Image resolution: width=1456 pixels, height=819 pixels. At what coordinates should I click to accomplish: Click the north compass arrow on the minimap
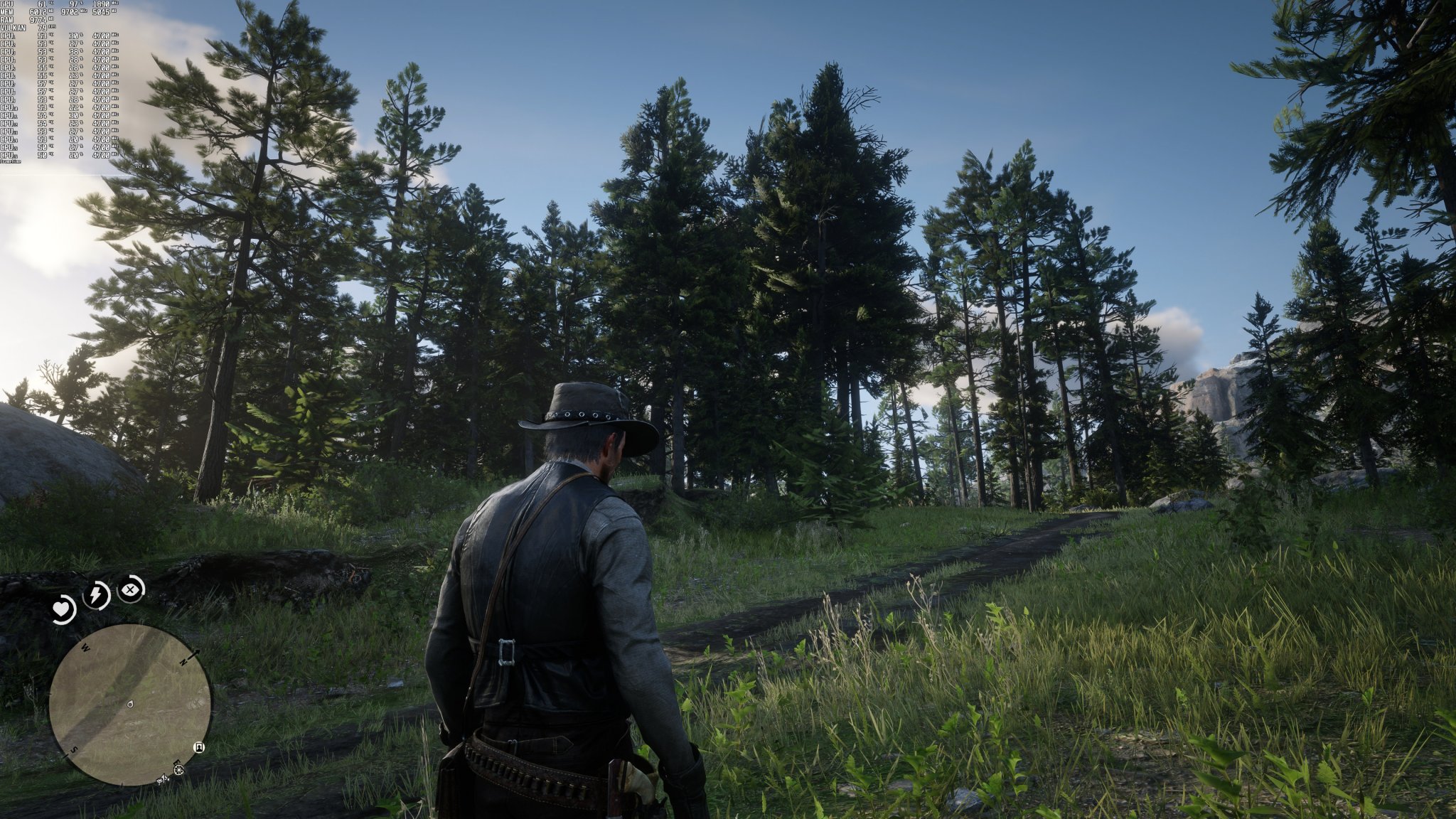click(x=193, y=655)
